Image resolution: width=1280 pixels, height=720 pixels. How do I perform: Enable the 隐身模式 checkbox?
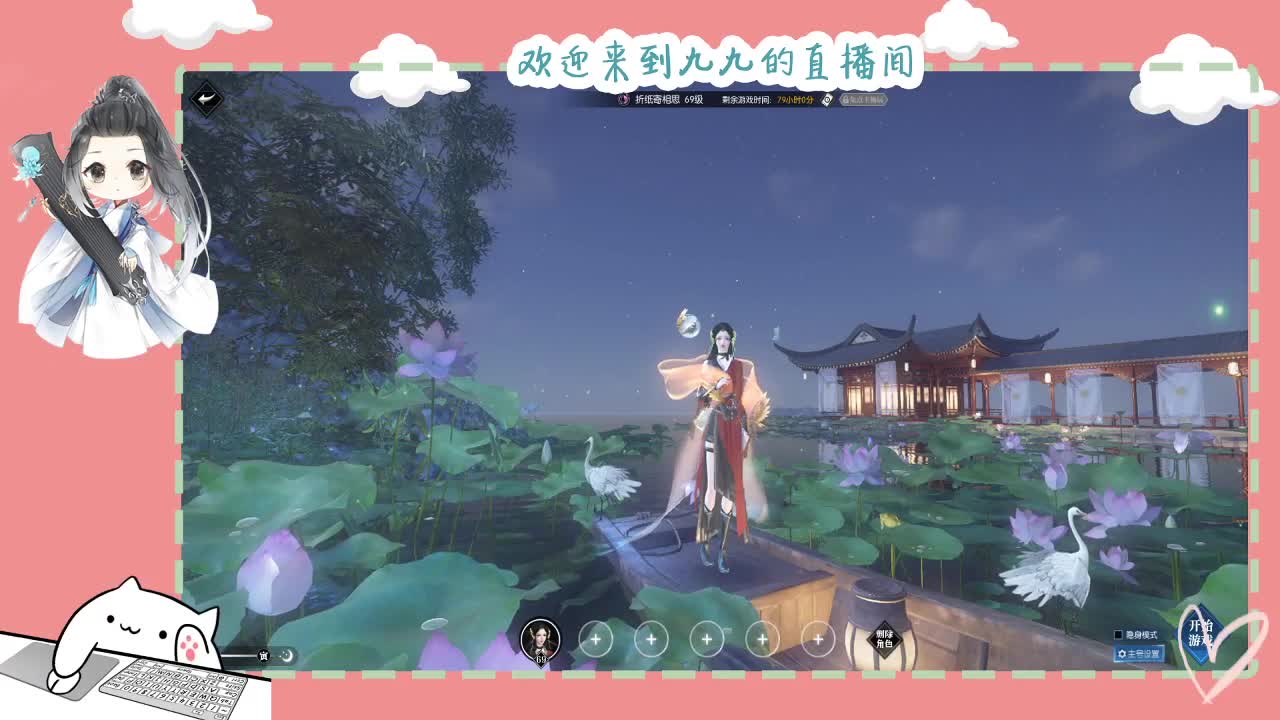(1118, 634)
